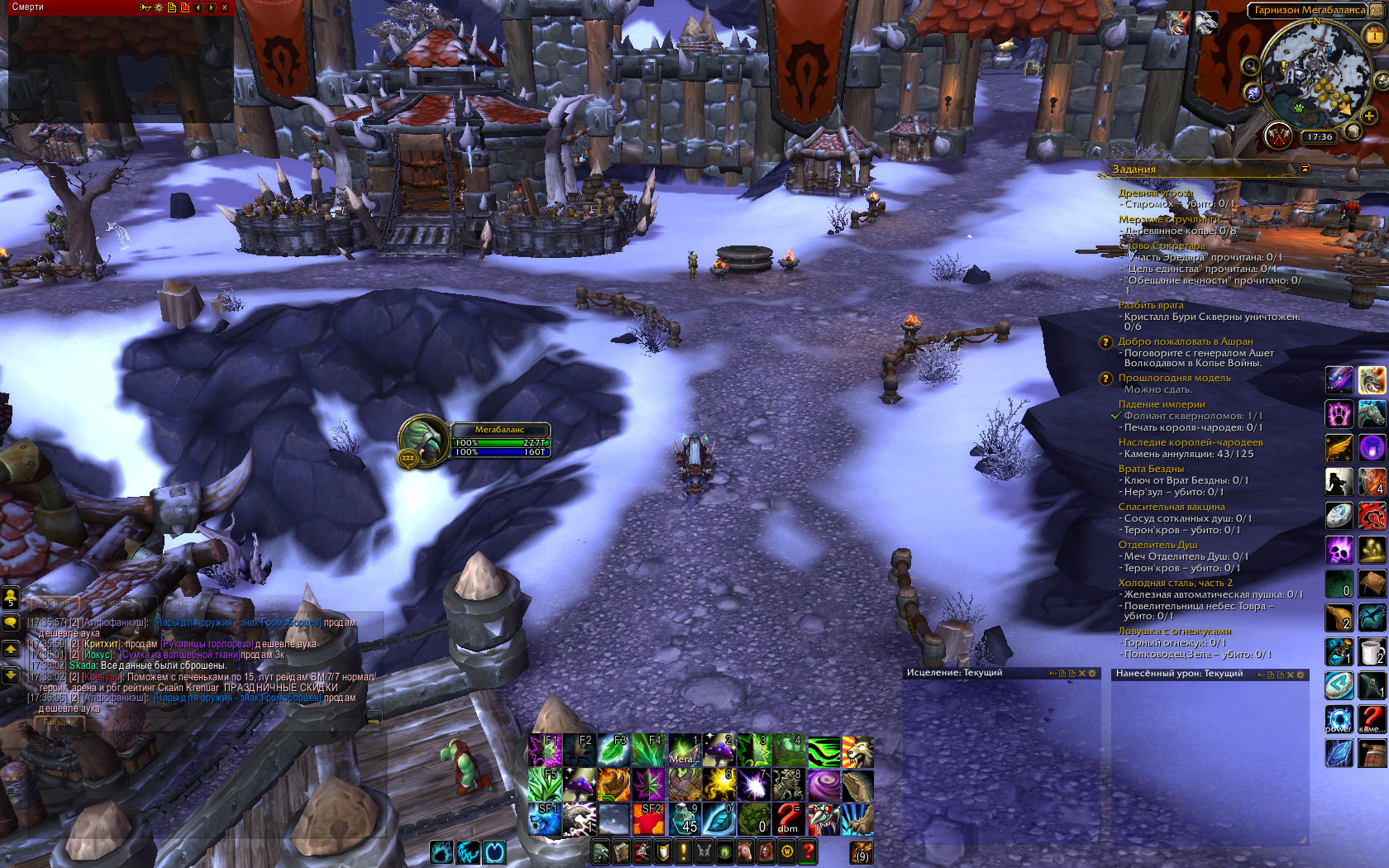Select the quest 'Добро пожаловать в Ашран'

point(1185,341)
